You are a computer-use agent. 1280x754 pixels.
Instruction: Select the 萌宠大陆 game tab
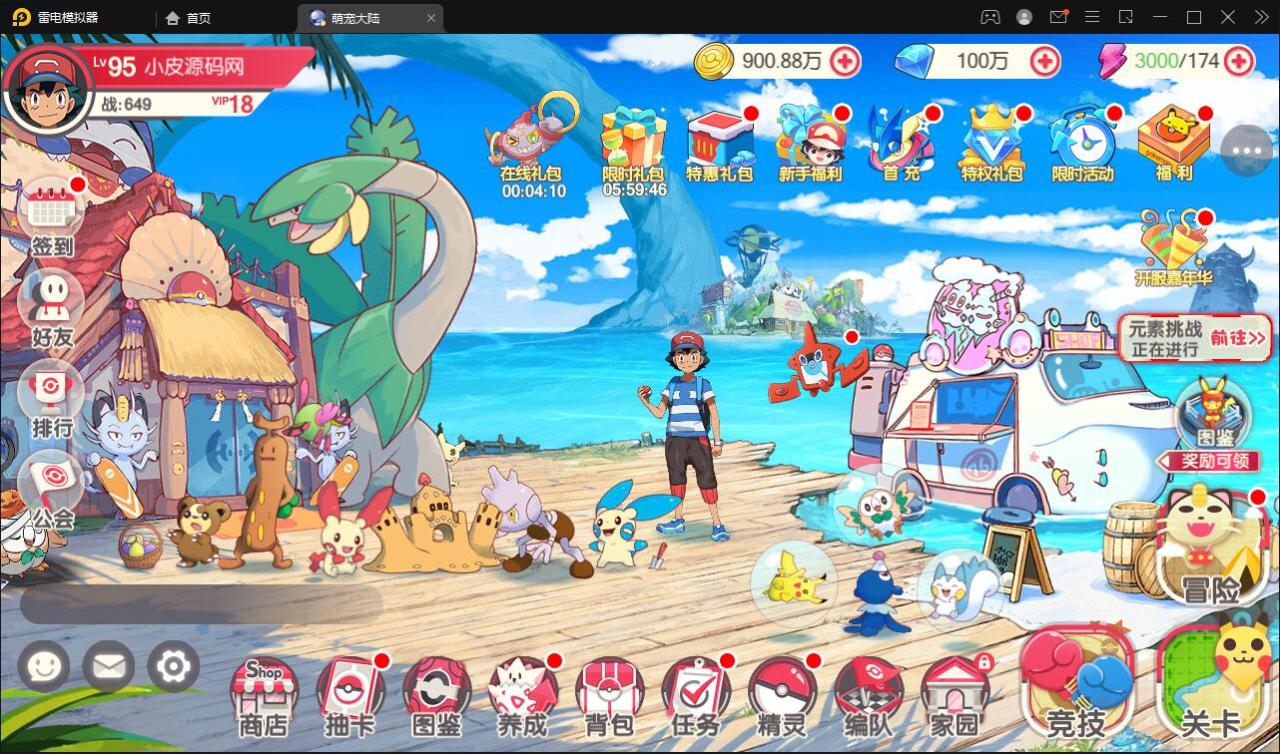[x=370, y=17]
